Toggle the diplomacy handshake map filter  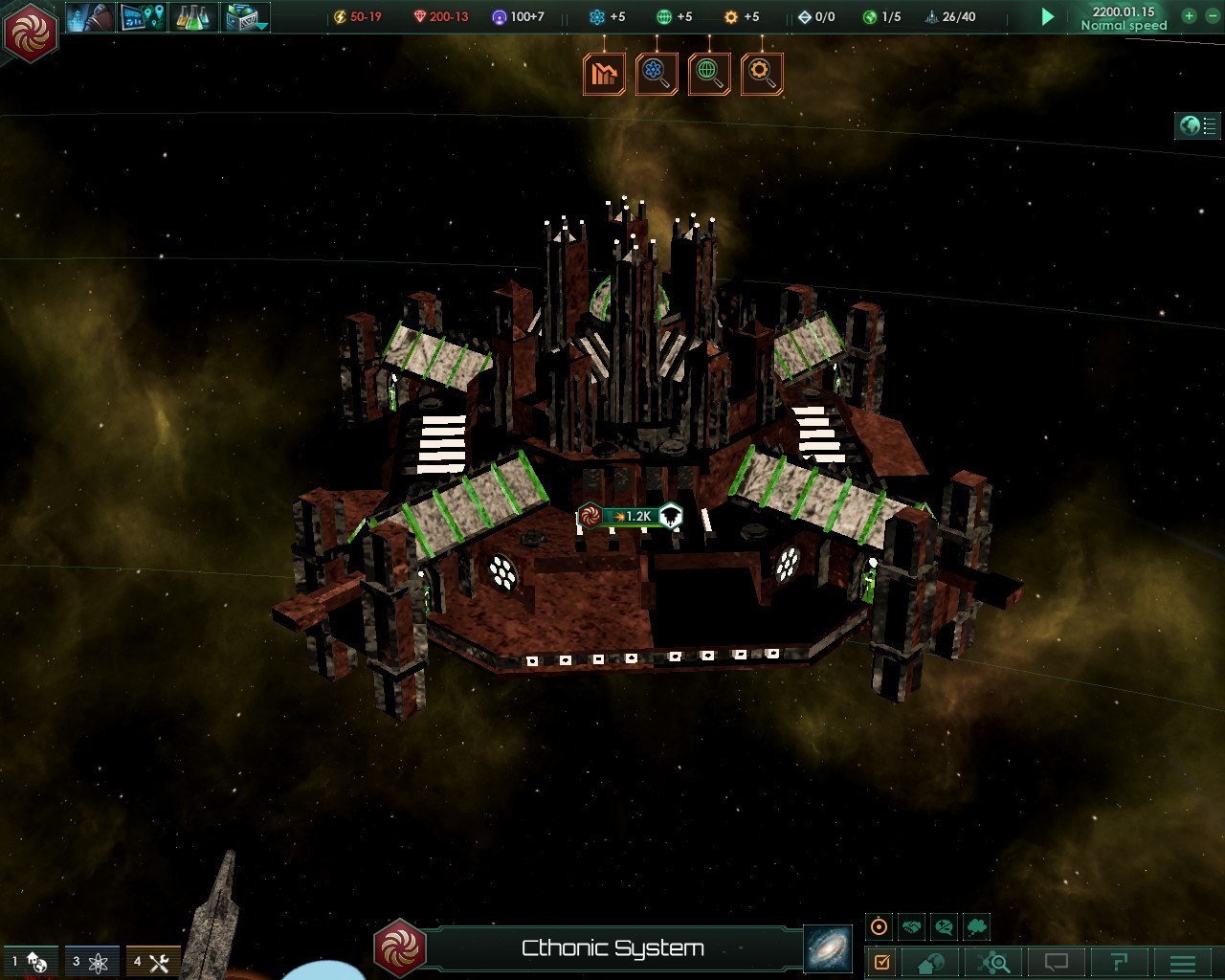tap(911, 926)
